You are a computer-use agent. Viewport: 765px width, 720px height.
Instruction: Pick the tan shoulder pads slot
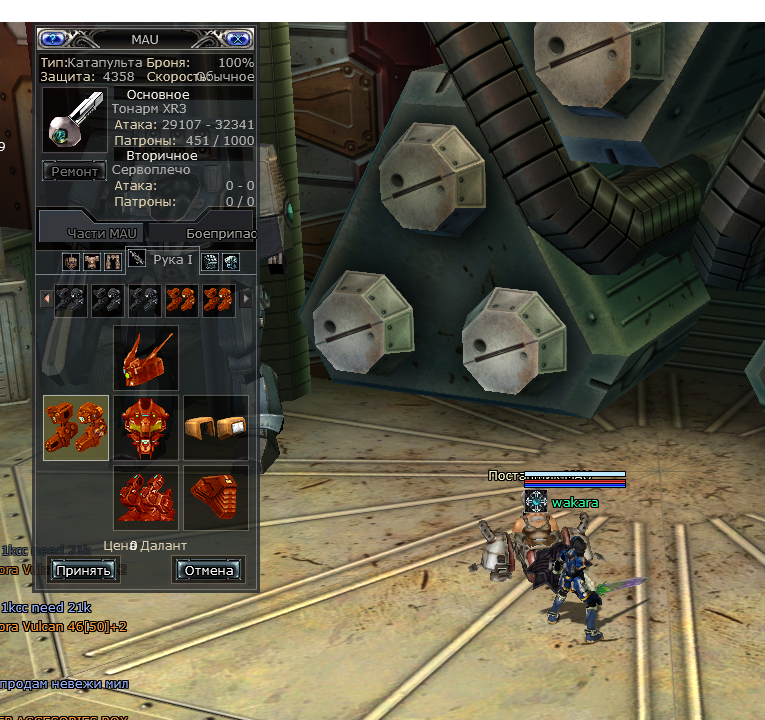pos(216,427)
